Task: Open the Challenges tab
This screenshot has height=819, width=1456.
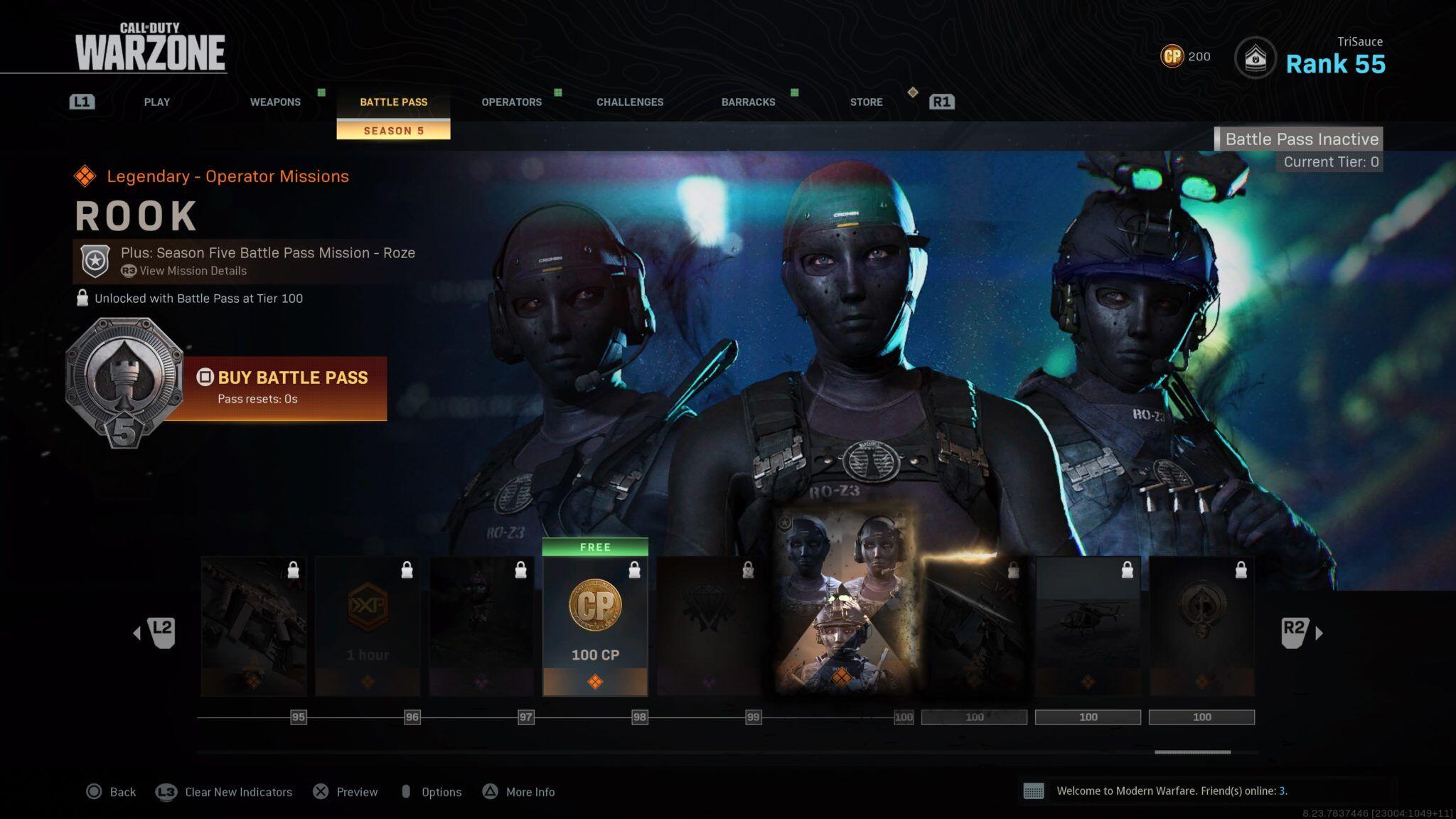Action: point(630,102)
